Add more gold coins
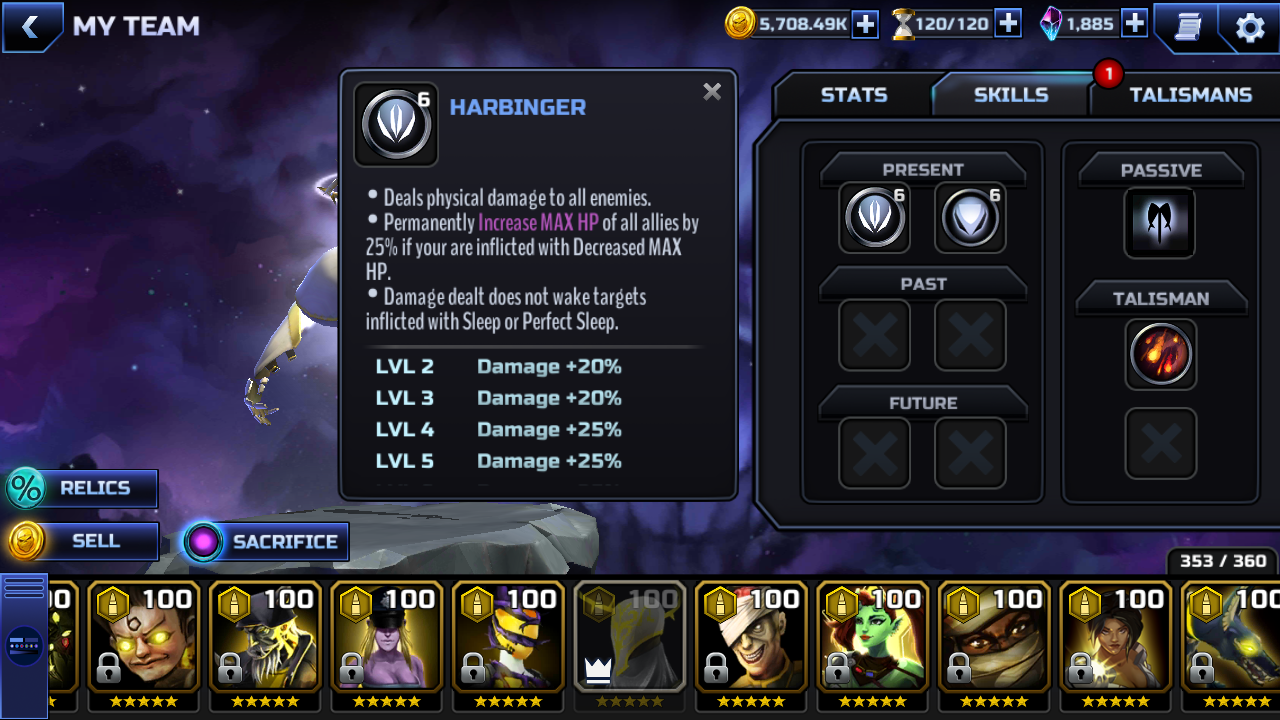 coord(865,24)
